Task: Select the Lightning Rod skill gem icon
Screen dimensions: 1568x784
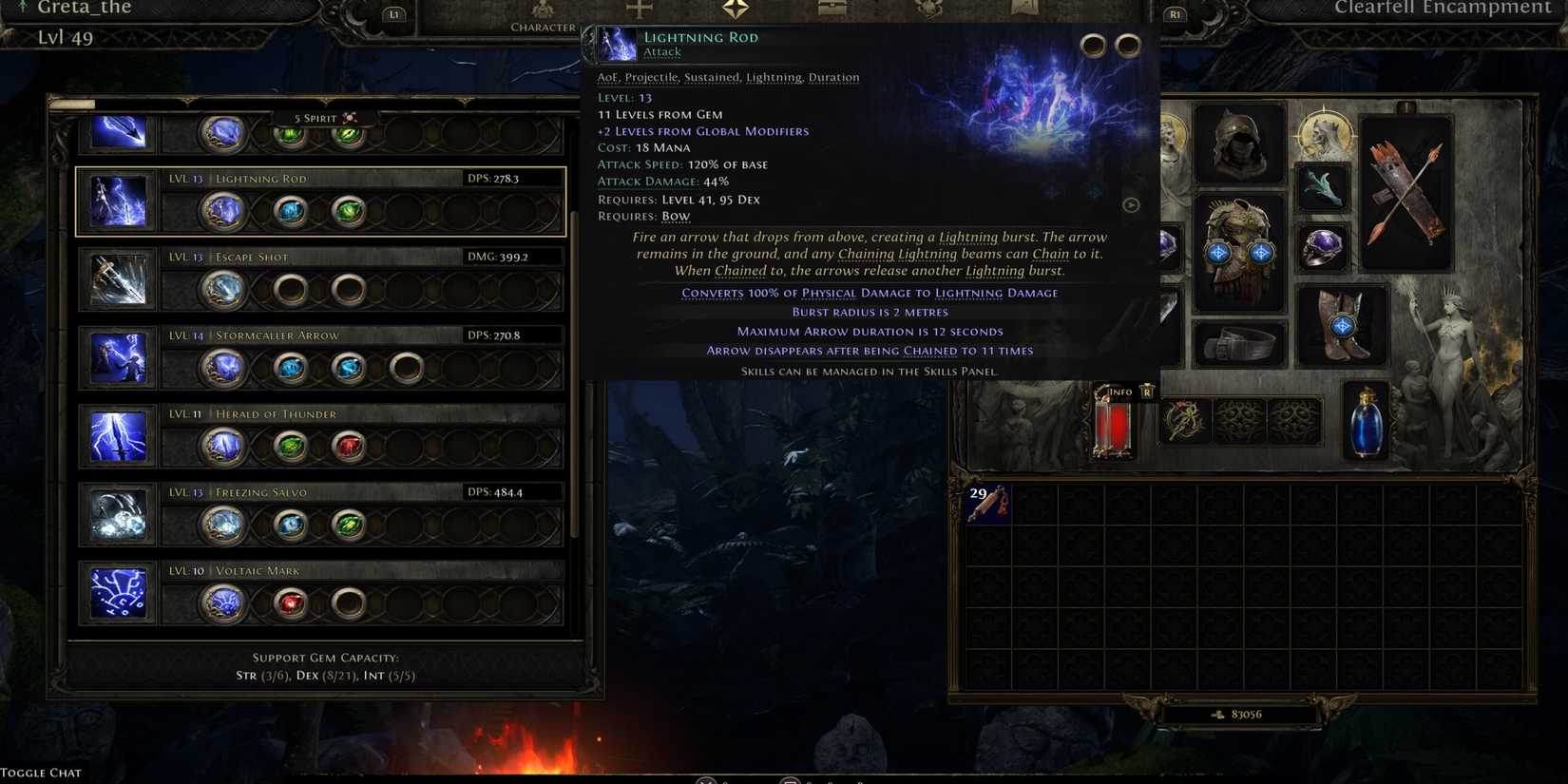Action: pyautogui.click(x=117, y=200)
